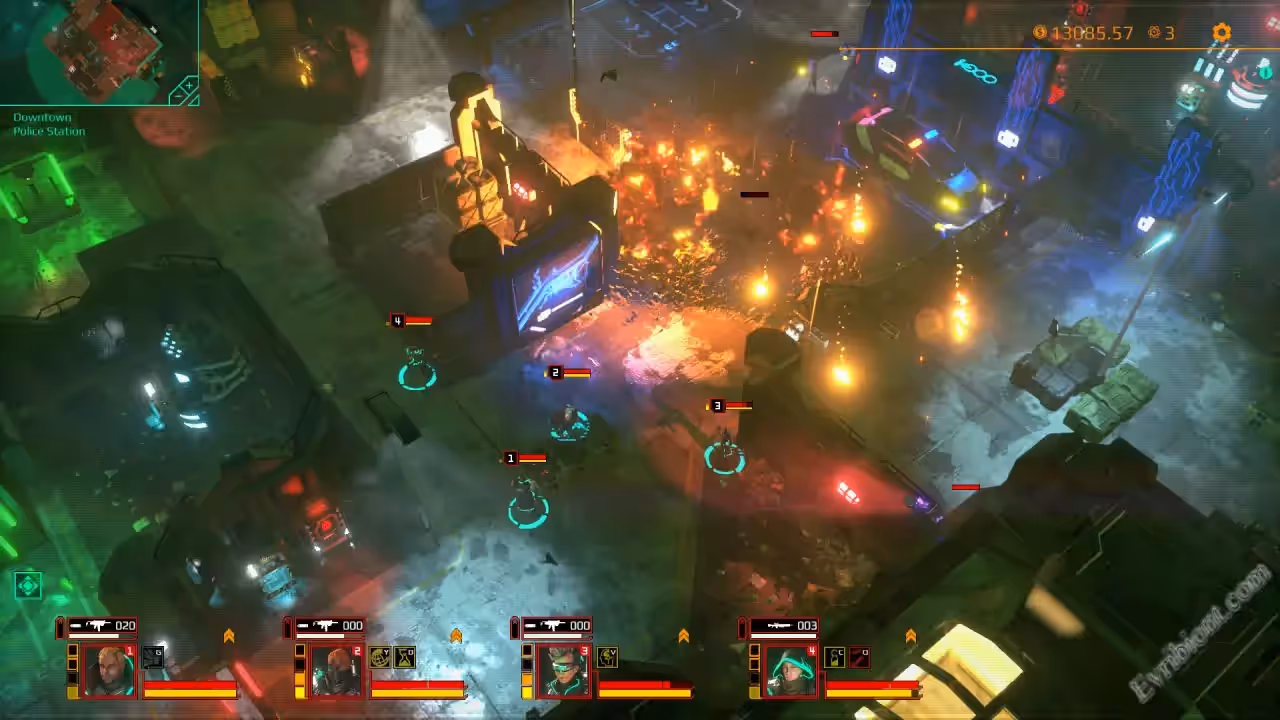Toggle the teal squad icon on left edge
This screenshot has width=1280, height=720.
coord(28,585)
